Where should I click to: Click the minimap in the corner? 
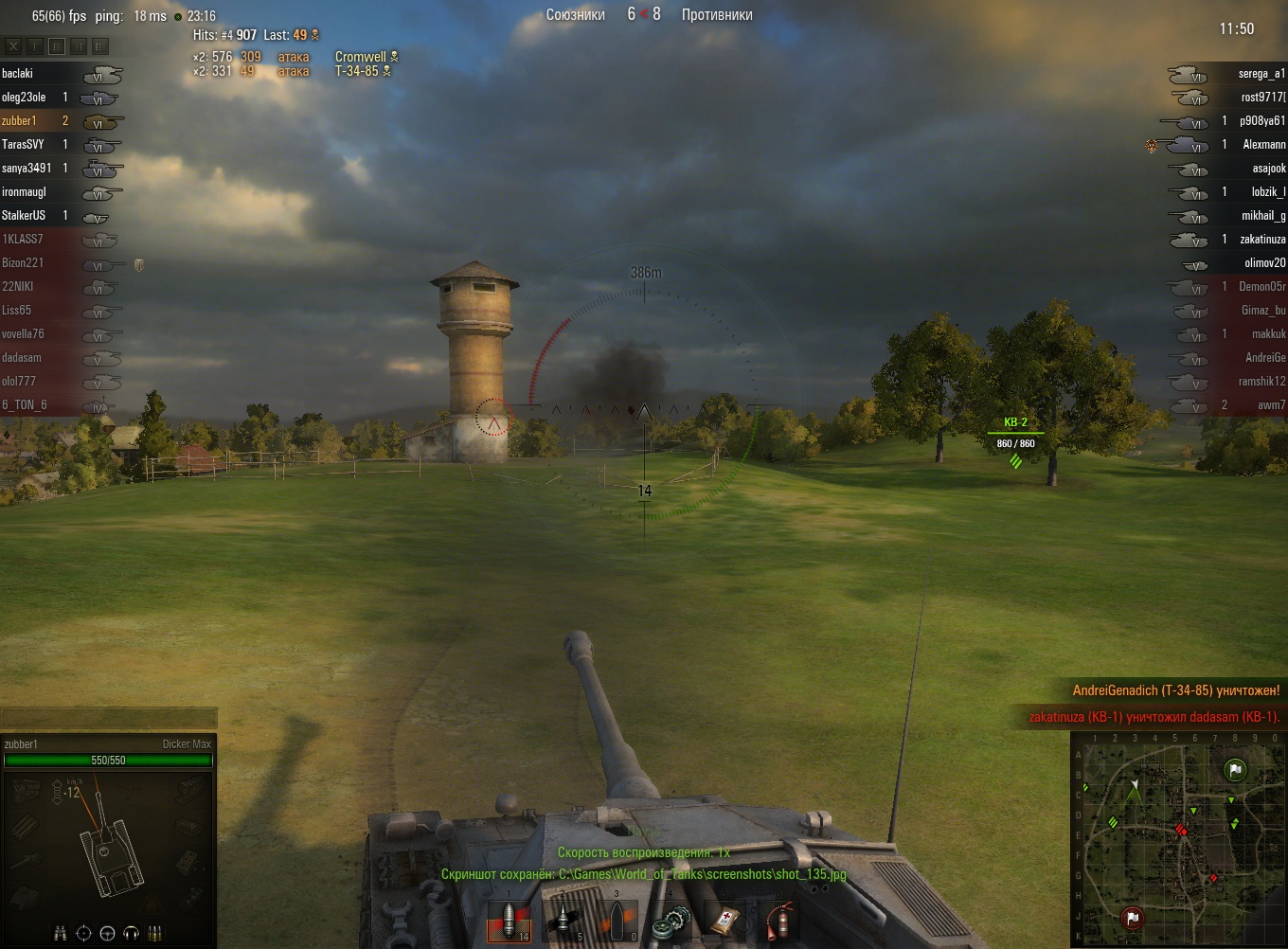[x=1178, y=839]
